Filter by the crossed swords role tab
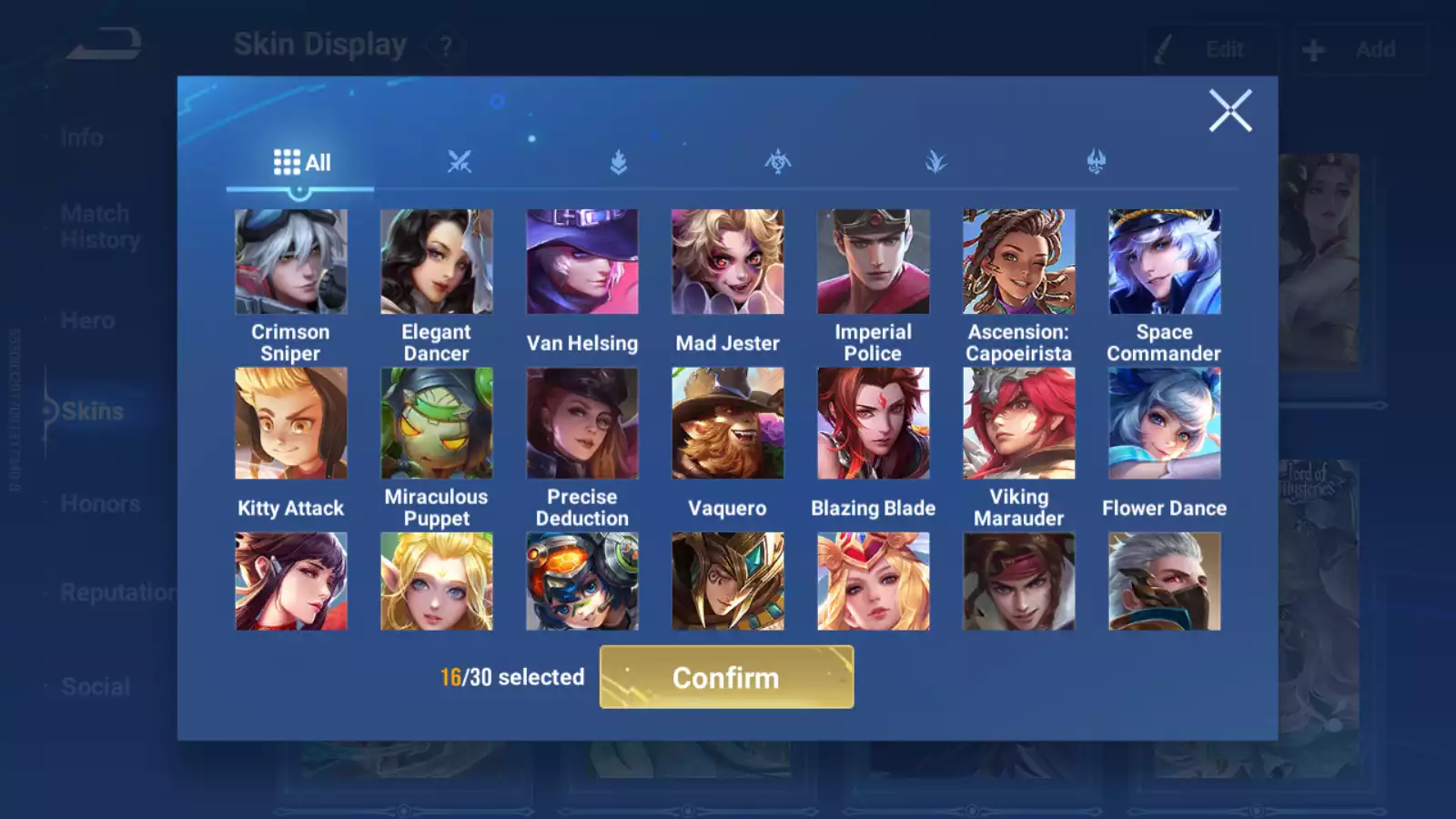This screenshot has width=1456, height=819. (460, 163)
